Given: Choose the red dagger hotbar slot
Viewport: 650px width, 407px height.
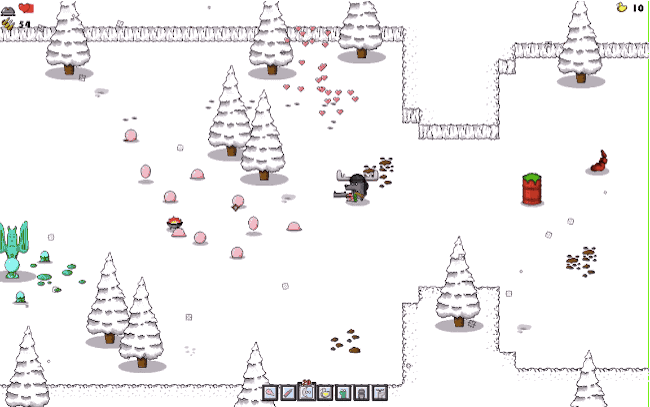Looking at the screenshot, I should 288,393.
